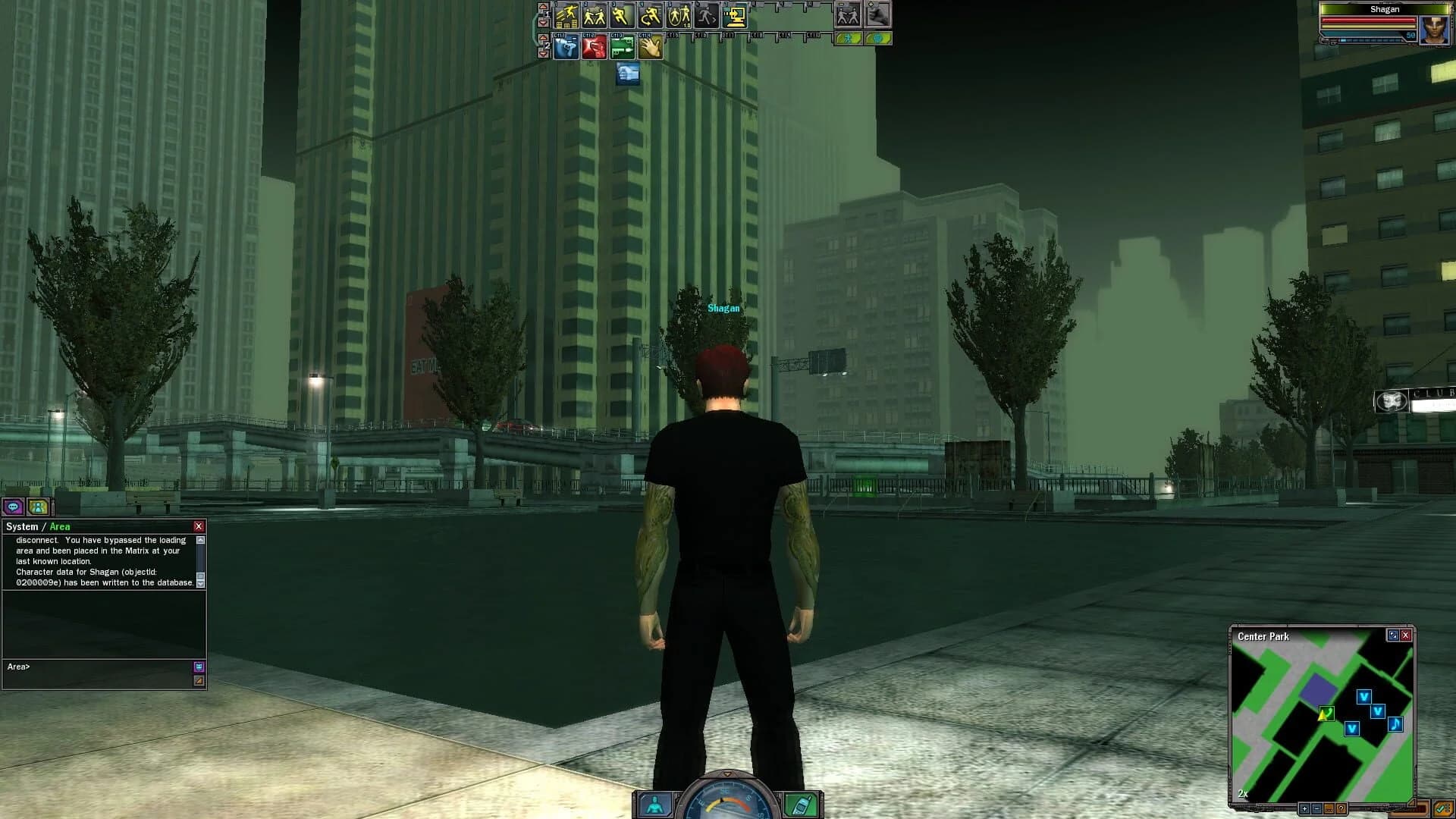1456x819 pixels.
Task: Expand the chat window using the corner resize triangle
Action: [x=199, y=680]
